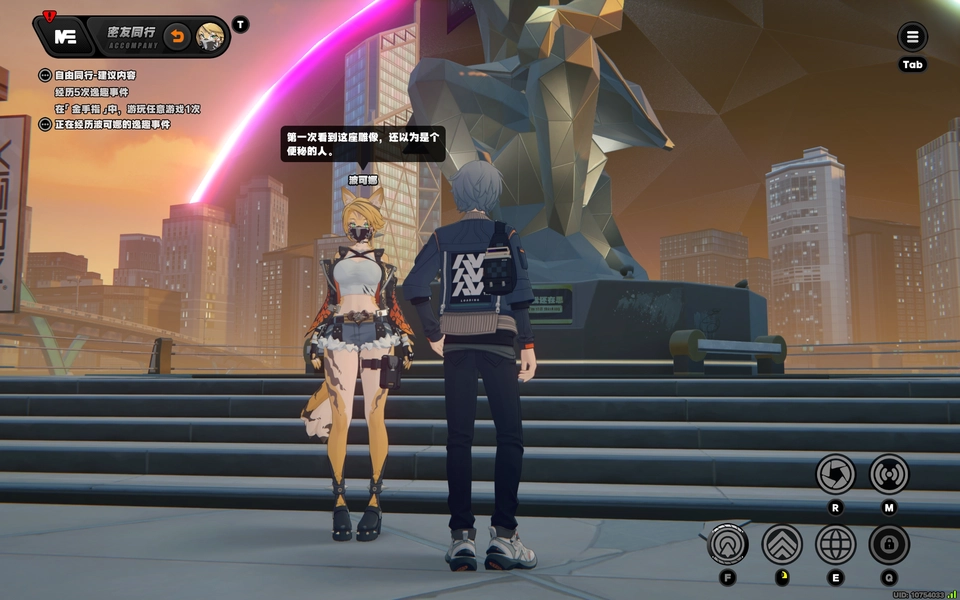Click the orange return arrow on the Accompany bar
This screenshot has width=960, height=600.
click(176, 37)
